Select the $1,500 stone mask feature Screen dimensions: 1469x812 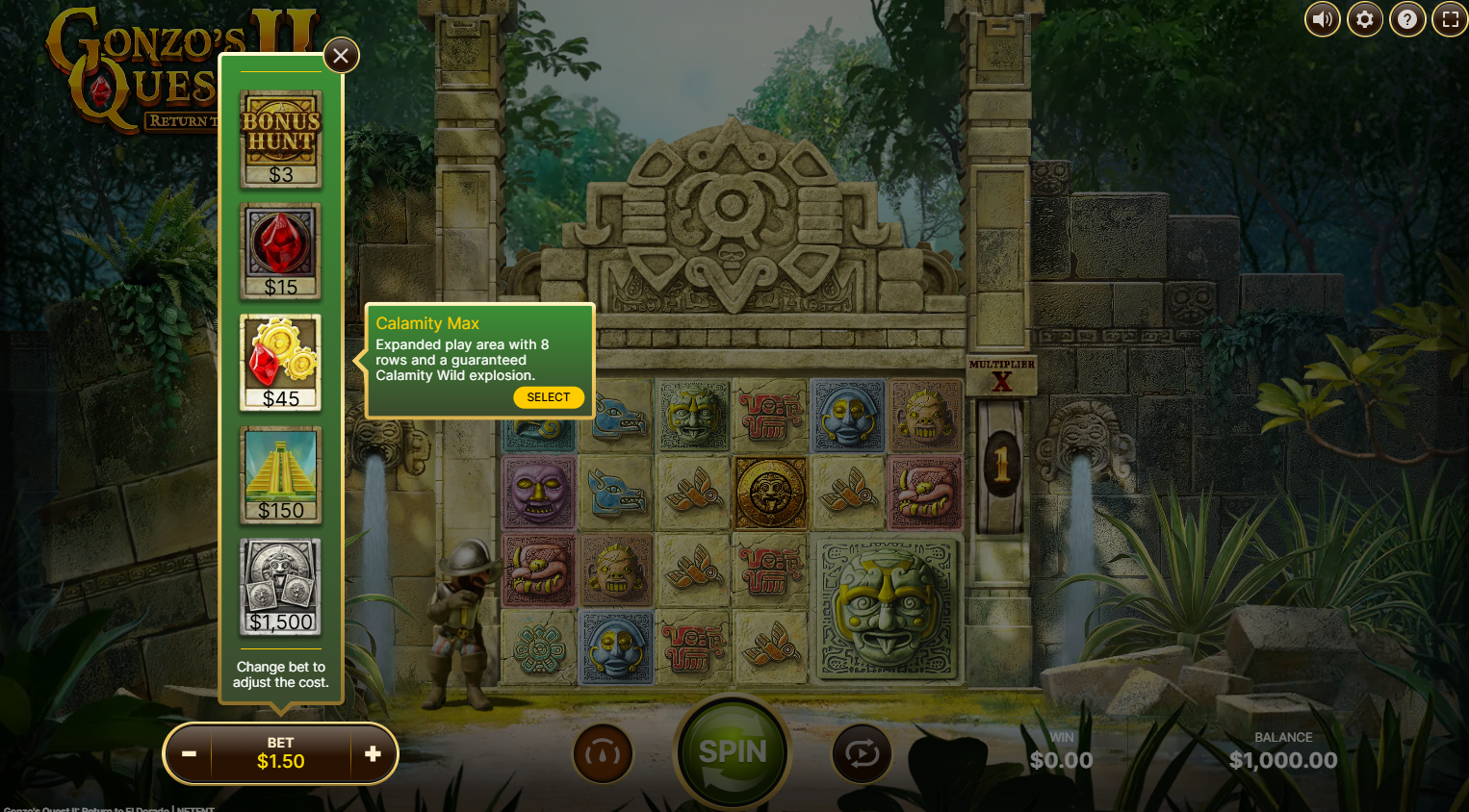[x=281, y=587]
